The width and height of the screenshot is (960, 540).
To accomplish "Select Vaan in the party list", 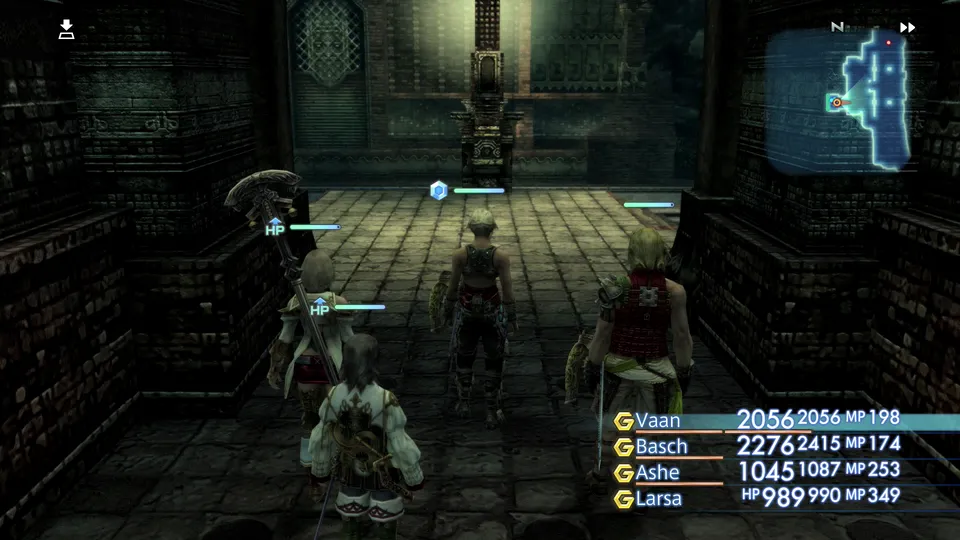I will click(x=658, y=420).
